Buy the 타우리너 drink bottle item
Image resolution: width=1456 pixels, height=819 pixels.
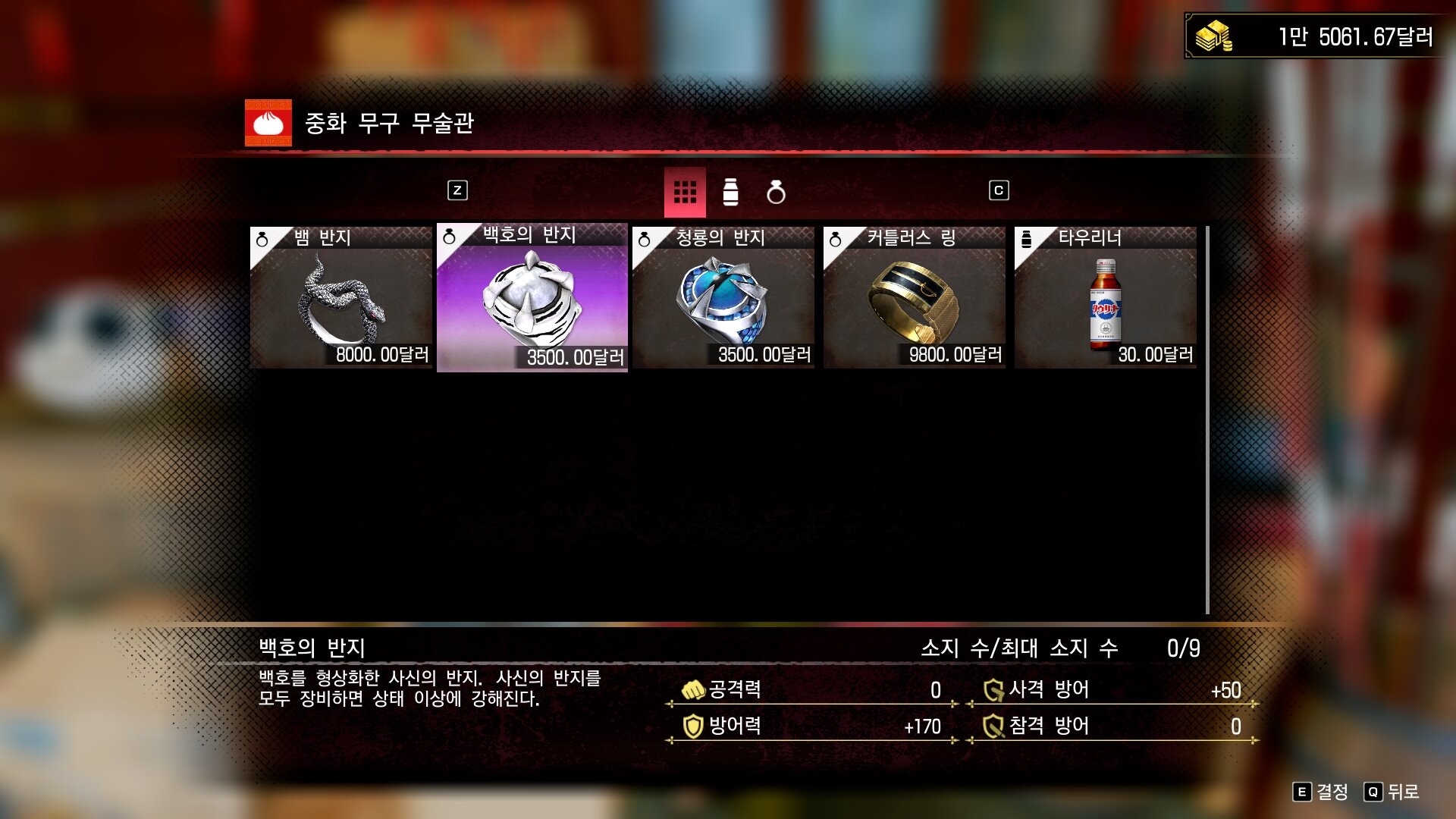(x=1106, y=297)
